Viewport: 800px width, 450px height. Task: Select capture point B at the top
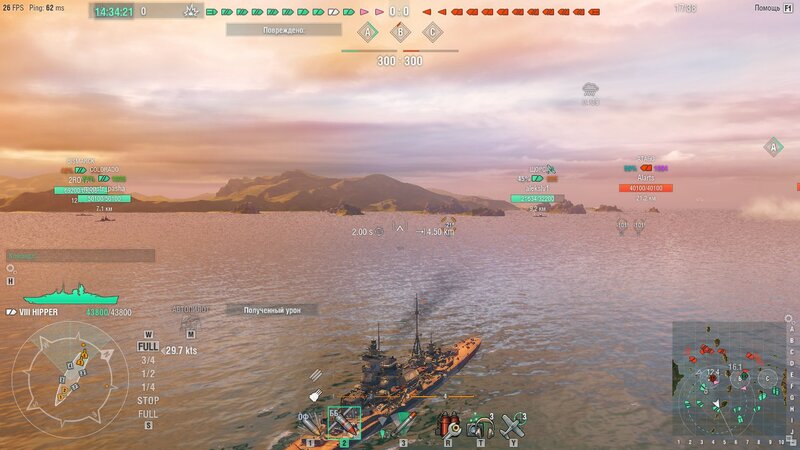tap(400, 32)
